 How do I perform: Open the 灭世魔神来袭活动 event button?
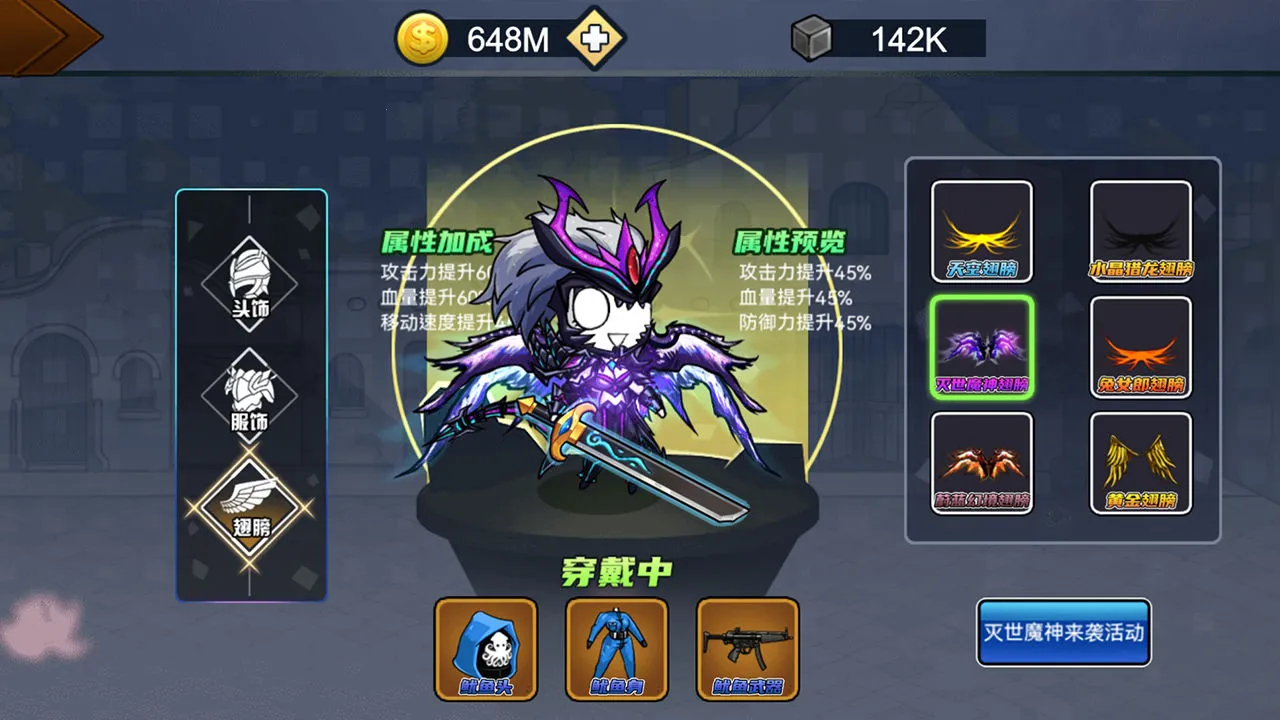[x=1063, y=632]
